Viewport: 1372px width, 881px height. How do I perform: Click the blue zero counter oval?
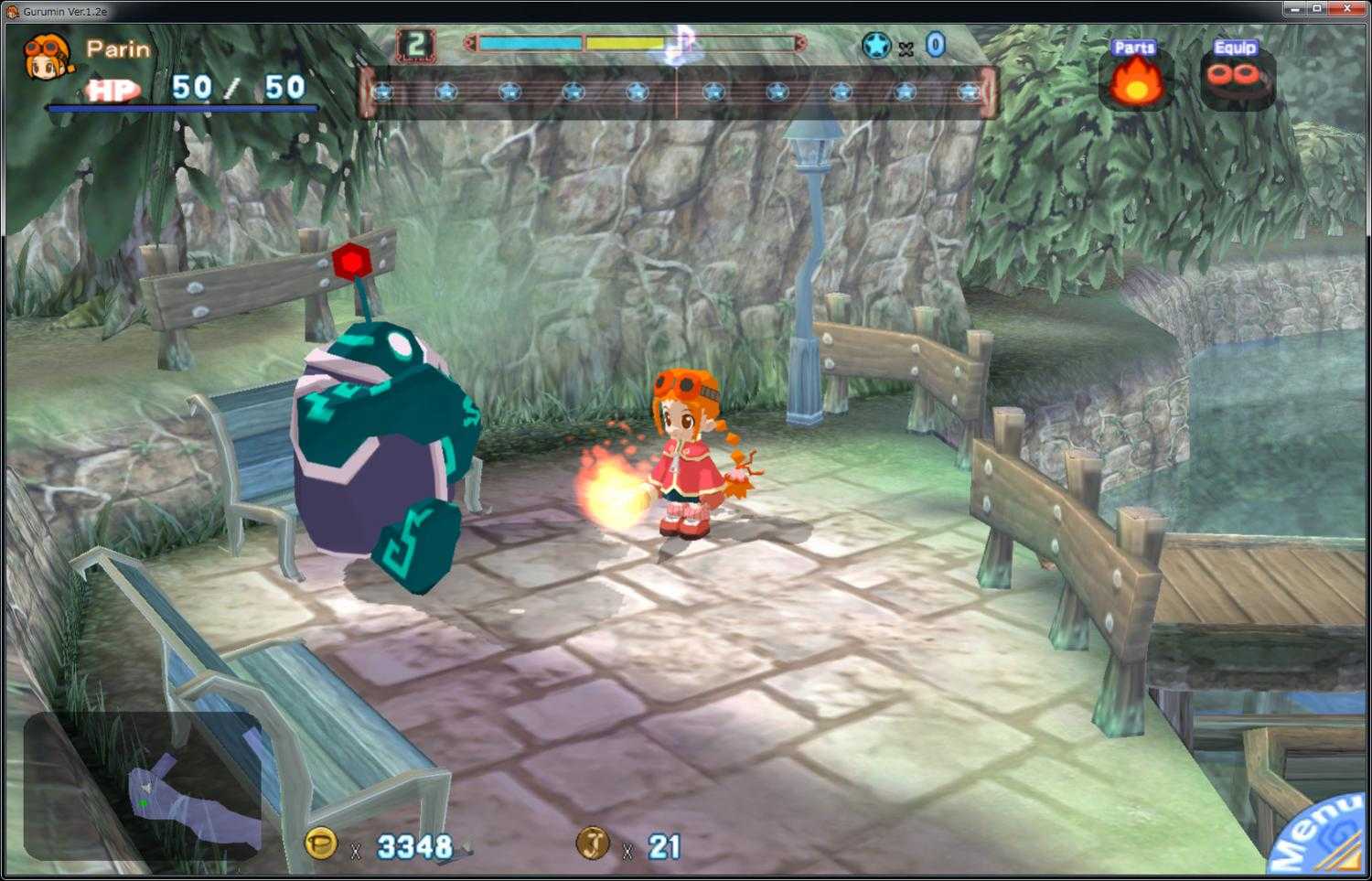tap(935, 44)
